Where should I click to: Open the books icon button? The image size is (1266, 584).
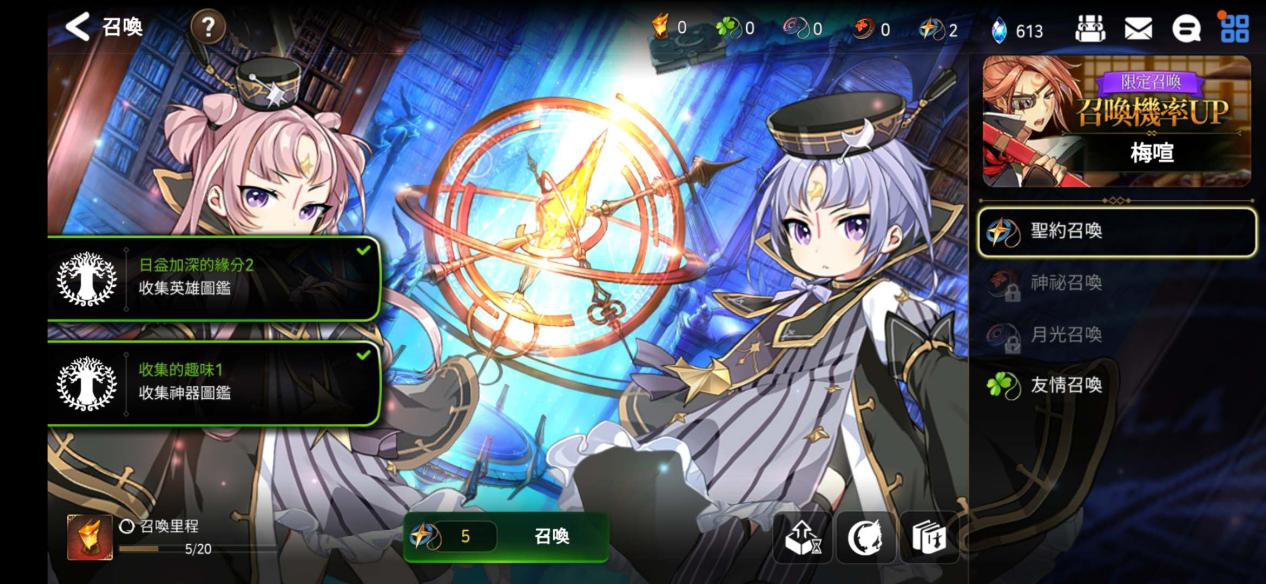(x=929, y=538)
